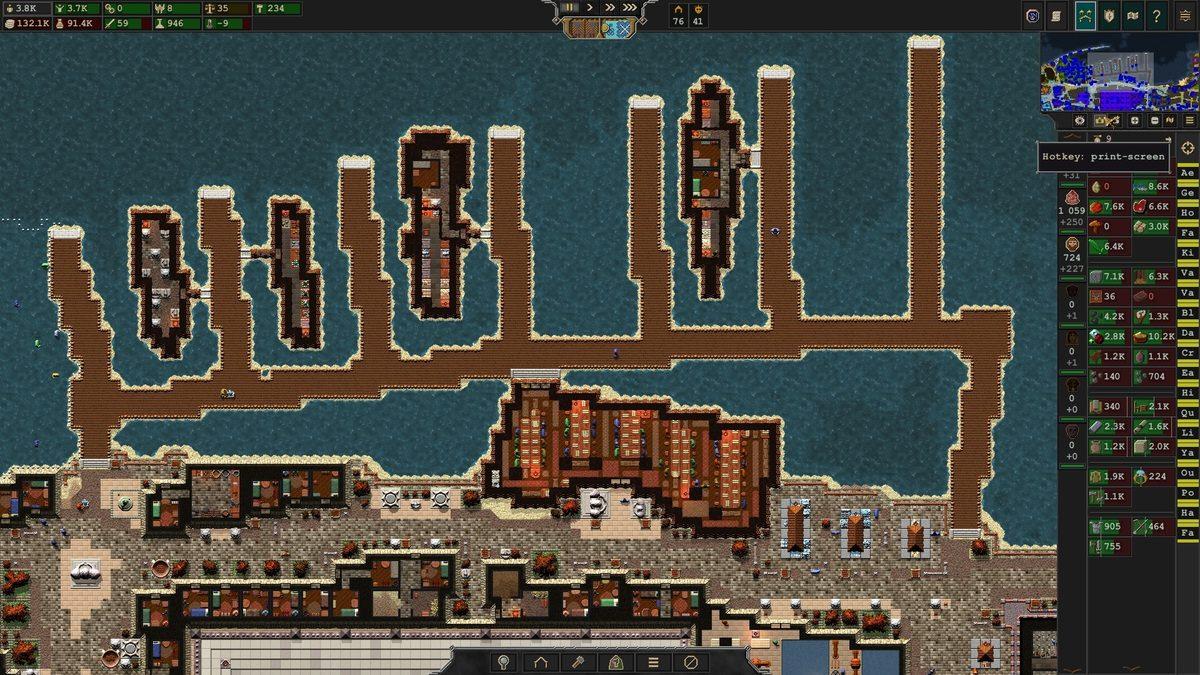Open the bottom bar list menu
Image resolution: width=1200 pixels, height=675 pixels.
[x=653, y=661]
